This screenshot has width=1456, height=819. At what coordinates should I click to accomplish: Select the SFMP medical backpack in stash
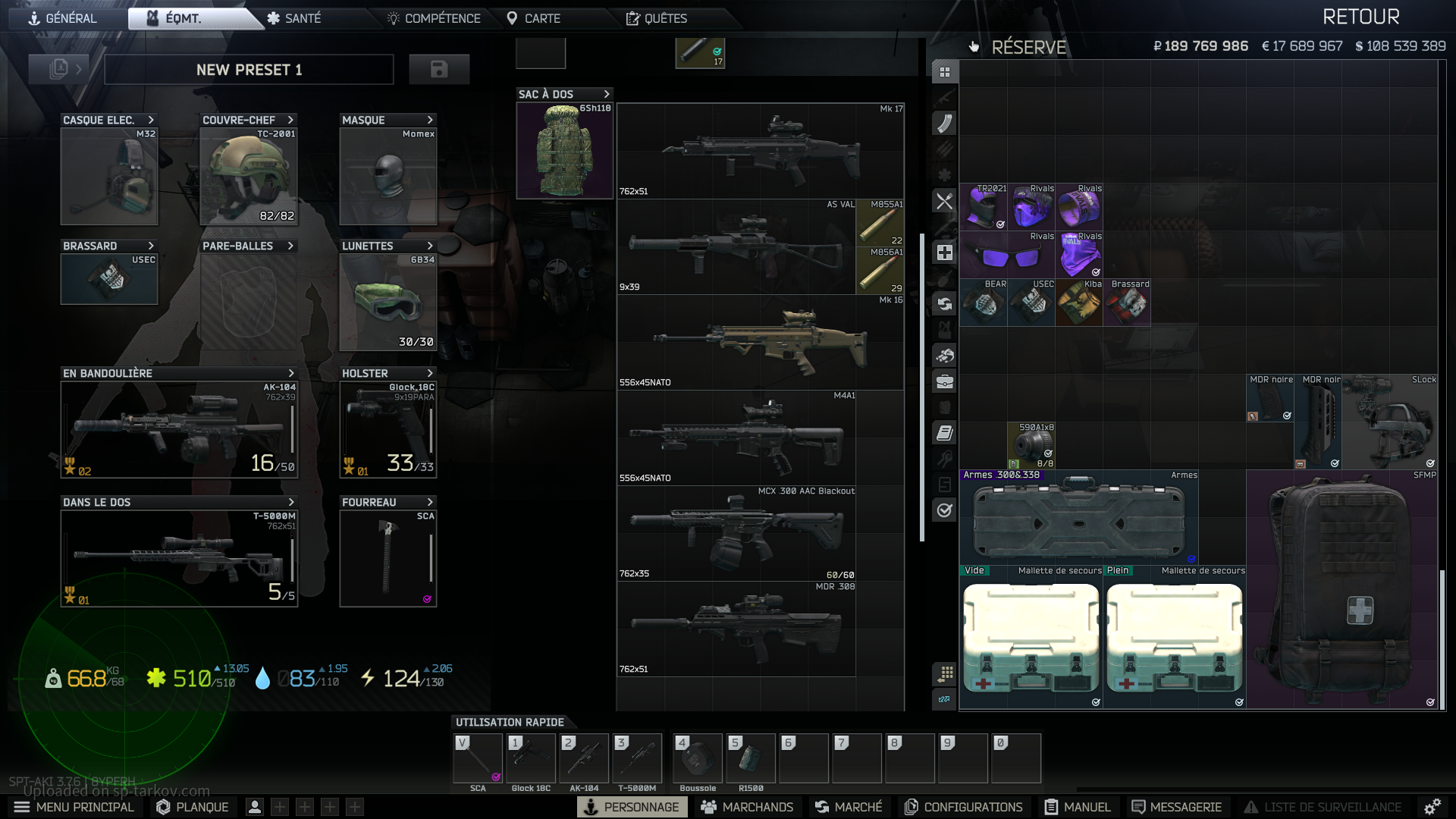(x=1341, y=590)
